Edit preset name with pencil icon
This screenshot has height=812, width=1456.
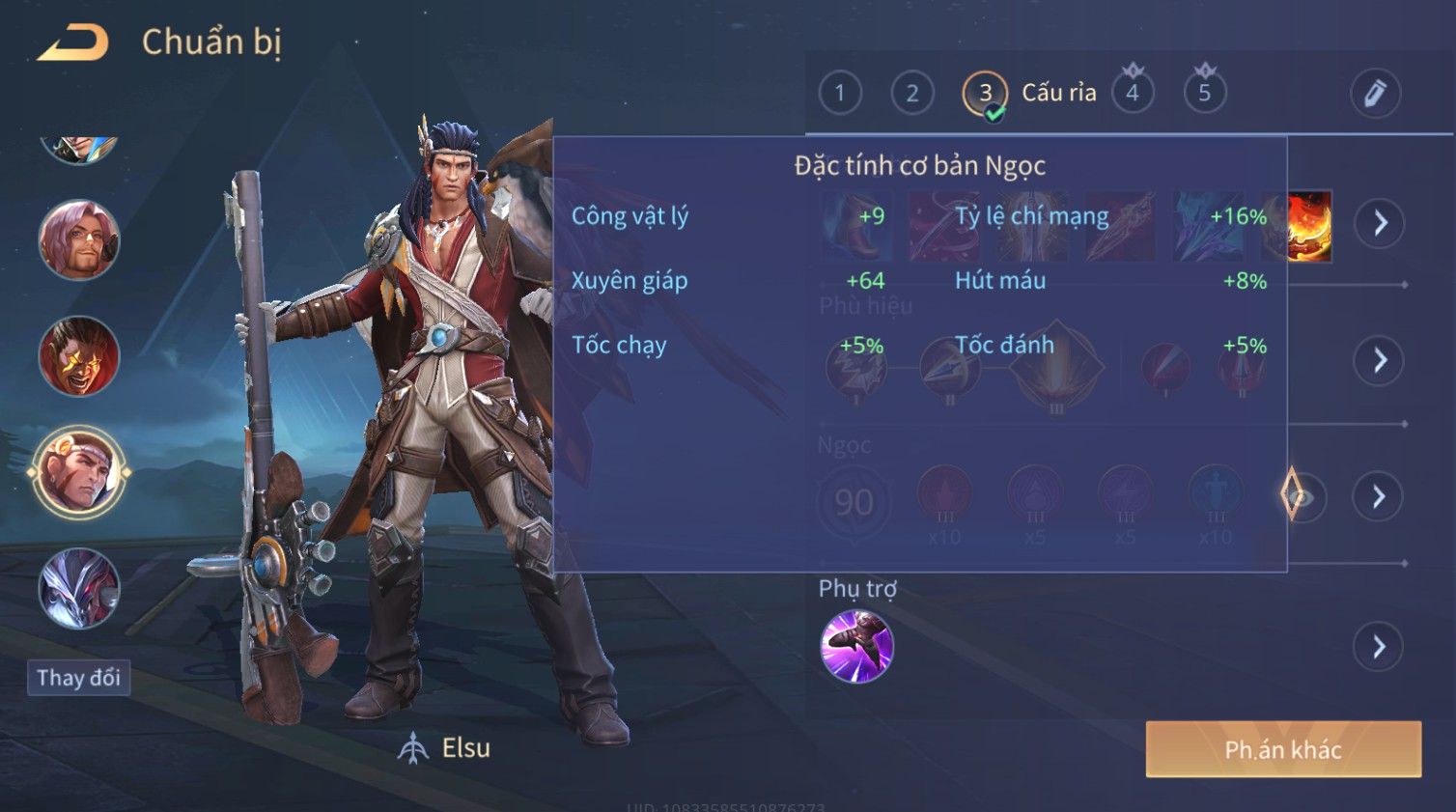tap(1374, 94)
